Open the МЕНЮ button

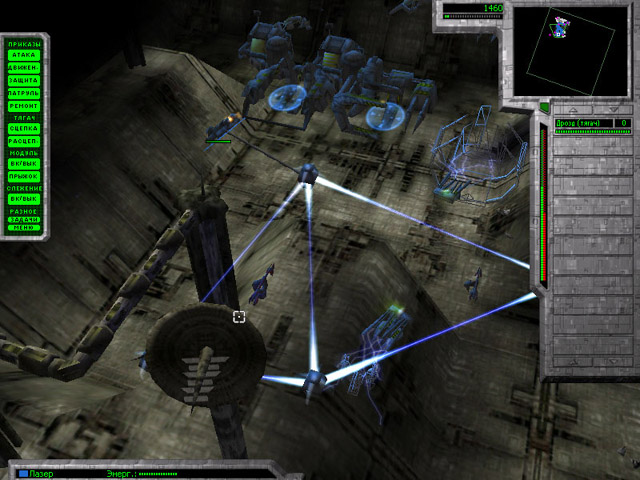pos(22,228)
